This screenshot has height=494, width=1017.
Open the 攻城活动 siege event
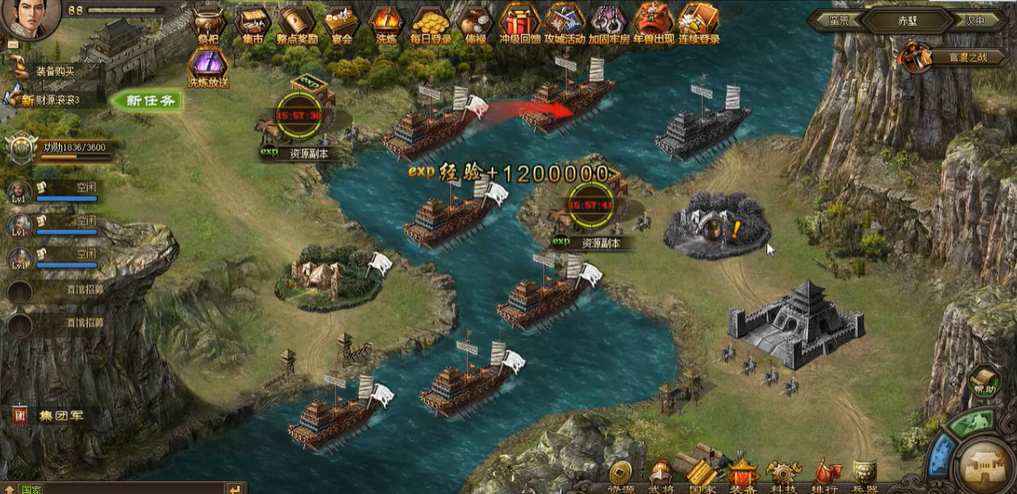coord(564,22)
